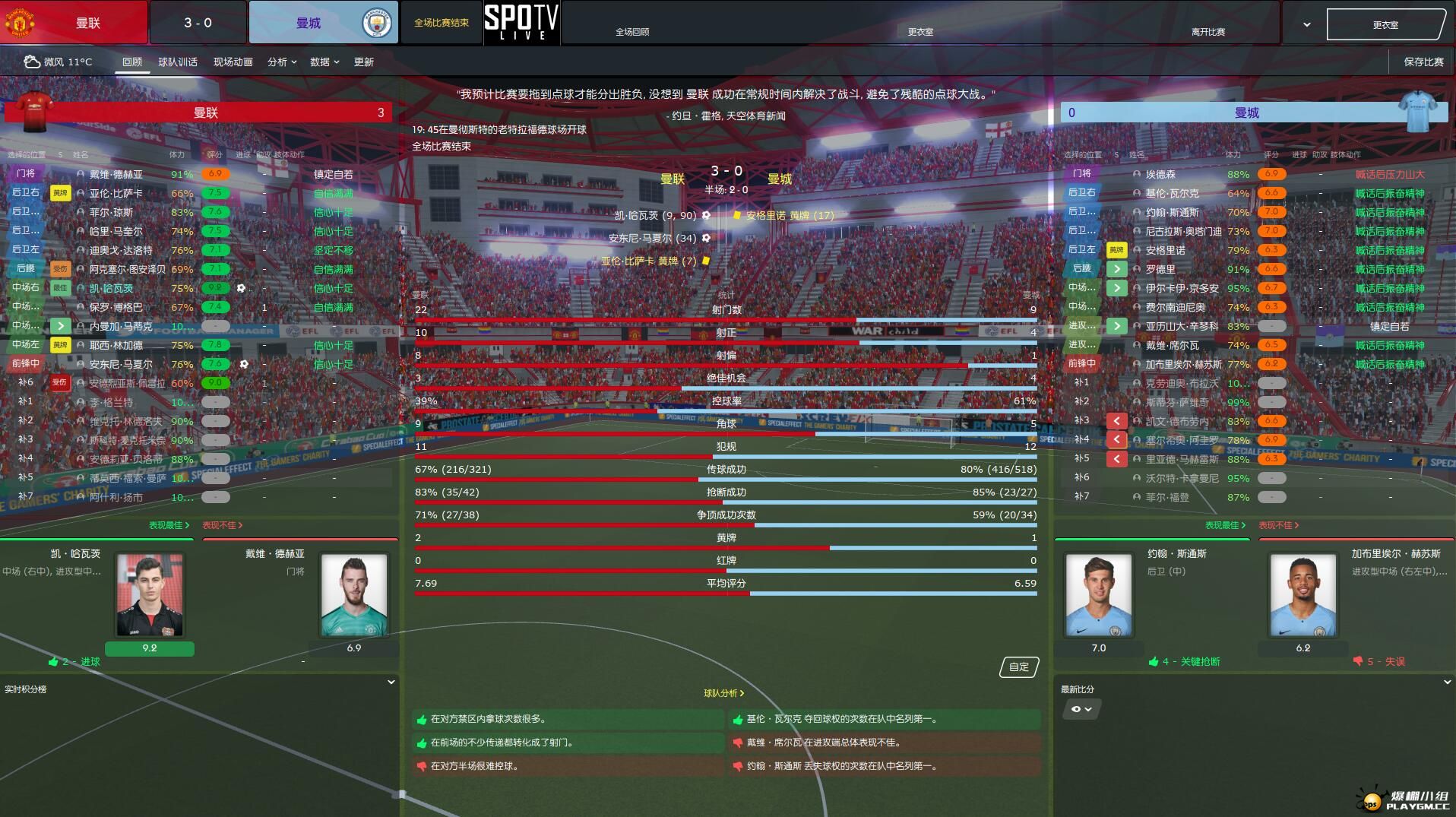The image size is (1456, 817).
Task: Open the 球队分析 link
Action: pos(723,693)
